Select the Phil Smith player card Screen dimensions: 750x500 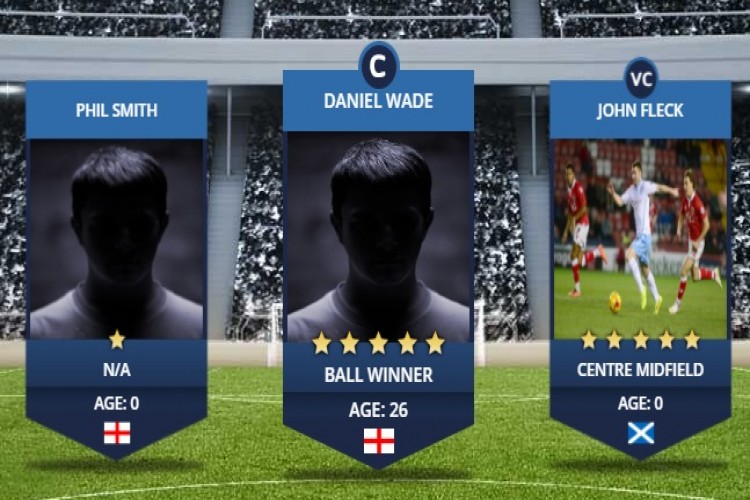coord(117,260)
